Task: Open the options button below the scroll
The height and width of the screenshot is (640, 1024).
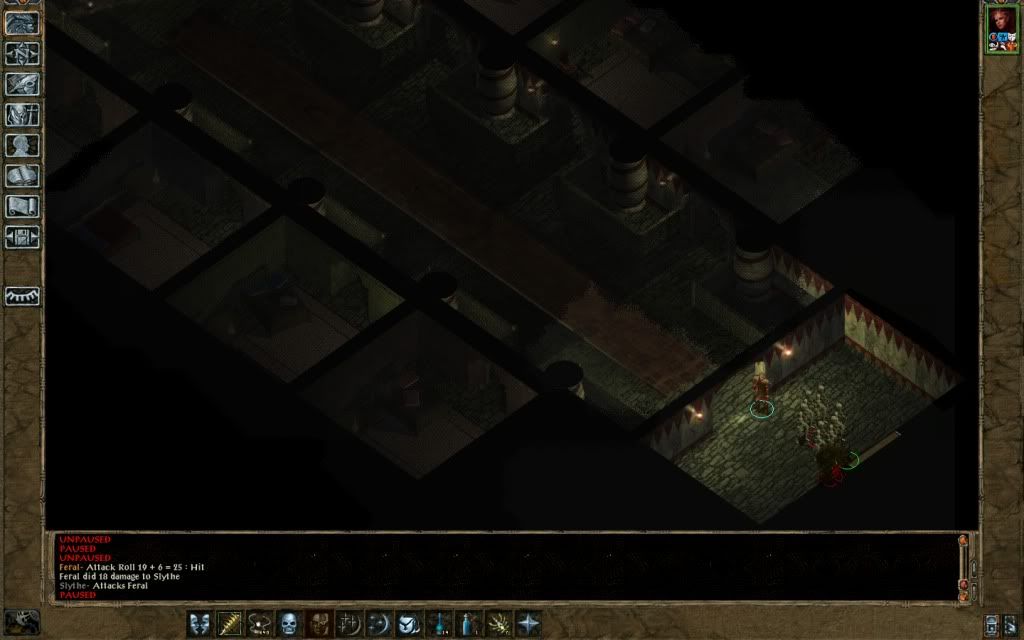Action: [x=22, y=237]
